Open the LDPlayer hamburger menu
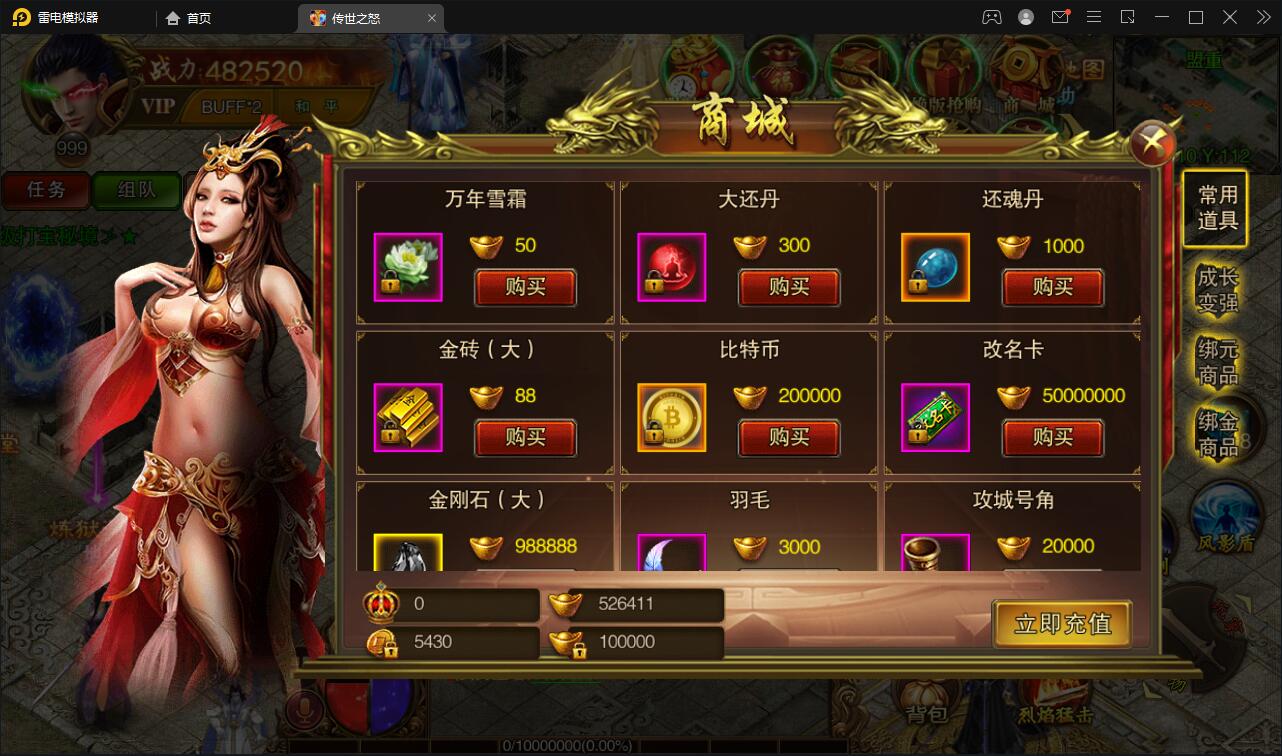 (1094, 15)
